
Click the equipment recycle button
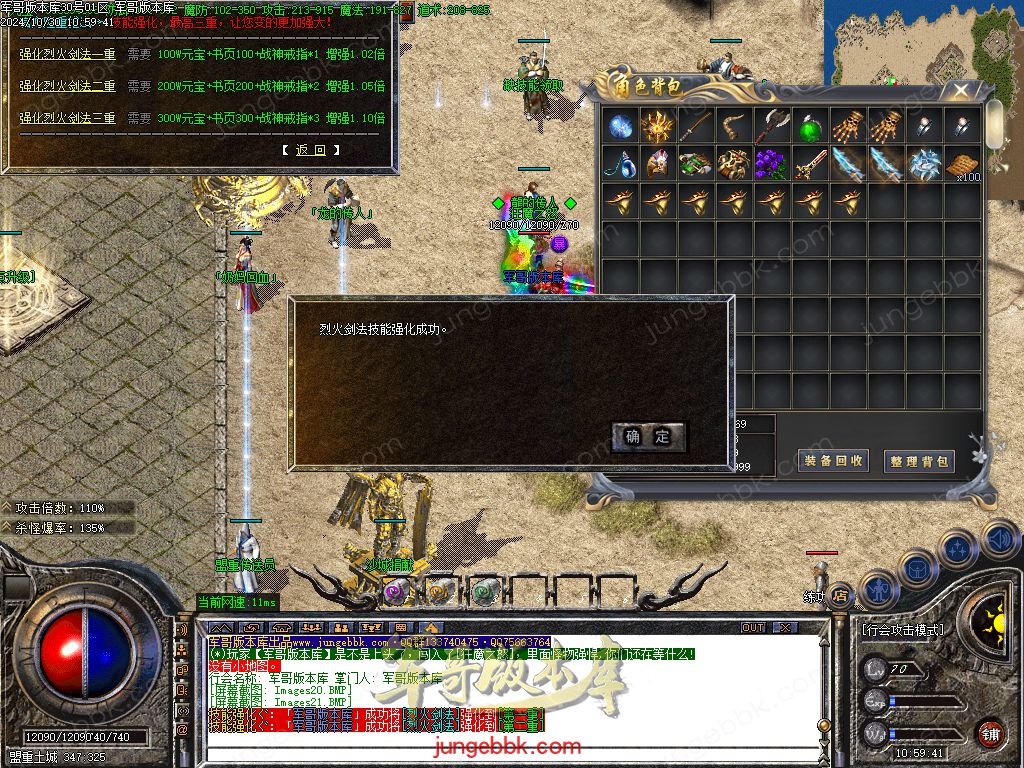pyautogui.click(x=832, y=461)
